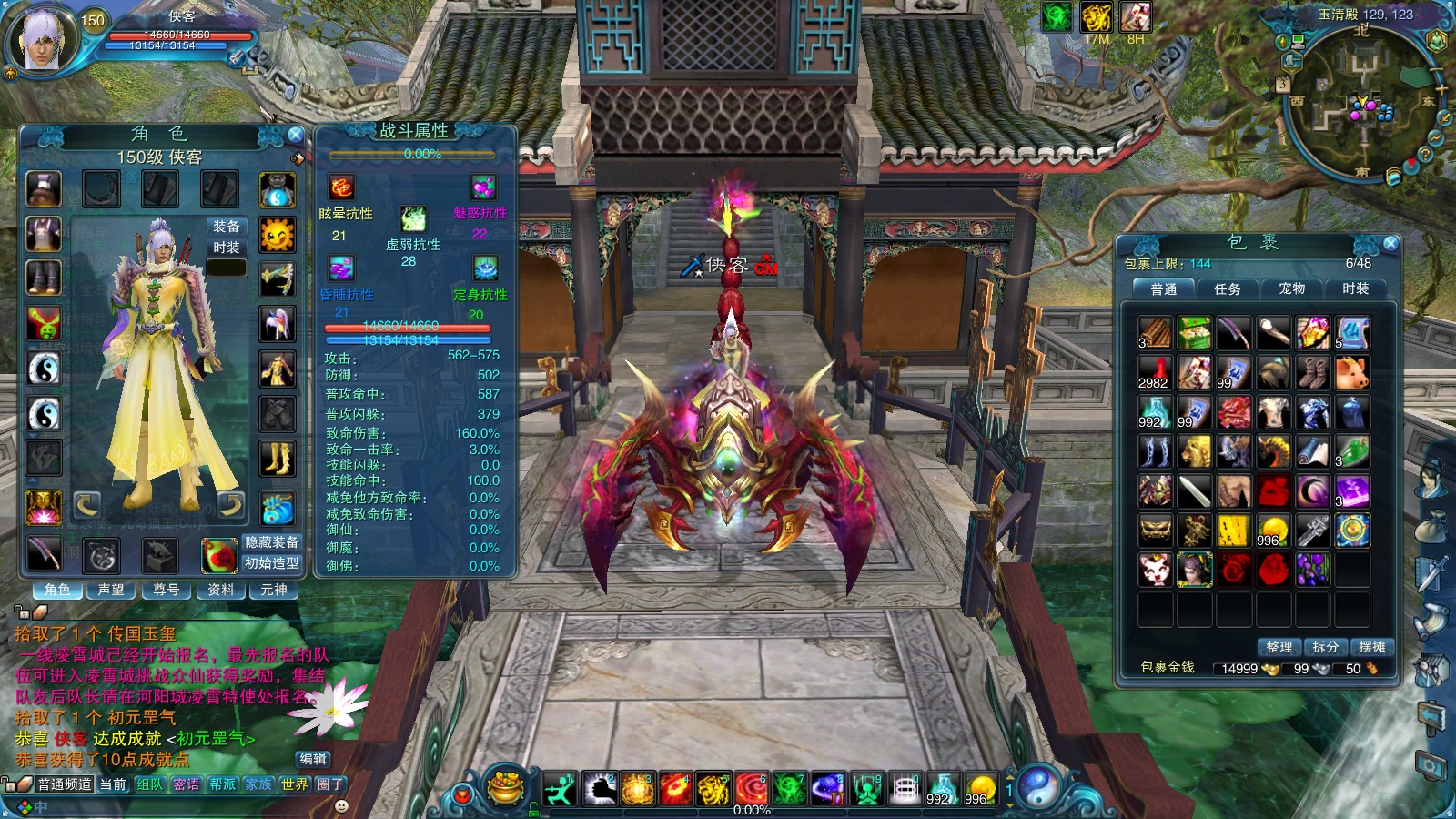Screen dimensions: 1456x819
Task: Select the purple galaxy skill in slot 8
Action: [x=826, y=788]
